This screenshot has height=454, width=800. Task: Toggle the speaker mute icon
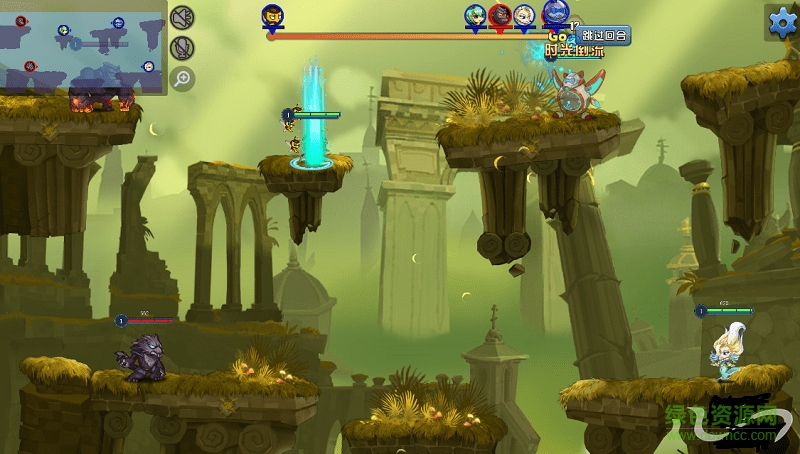pos(181,18)
